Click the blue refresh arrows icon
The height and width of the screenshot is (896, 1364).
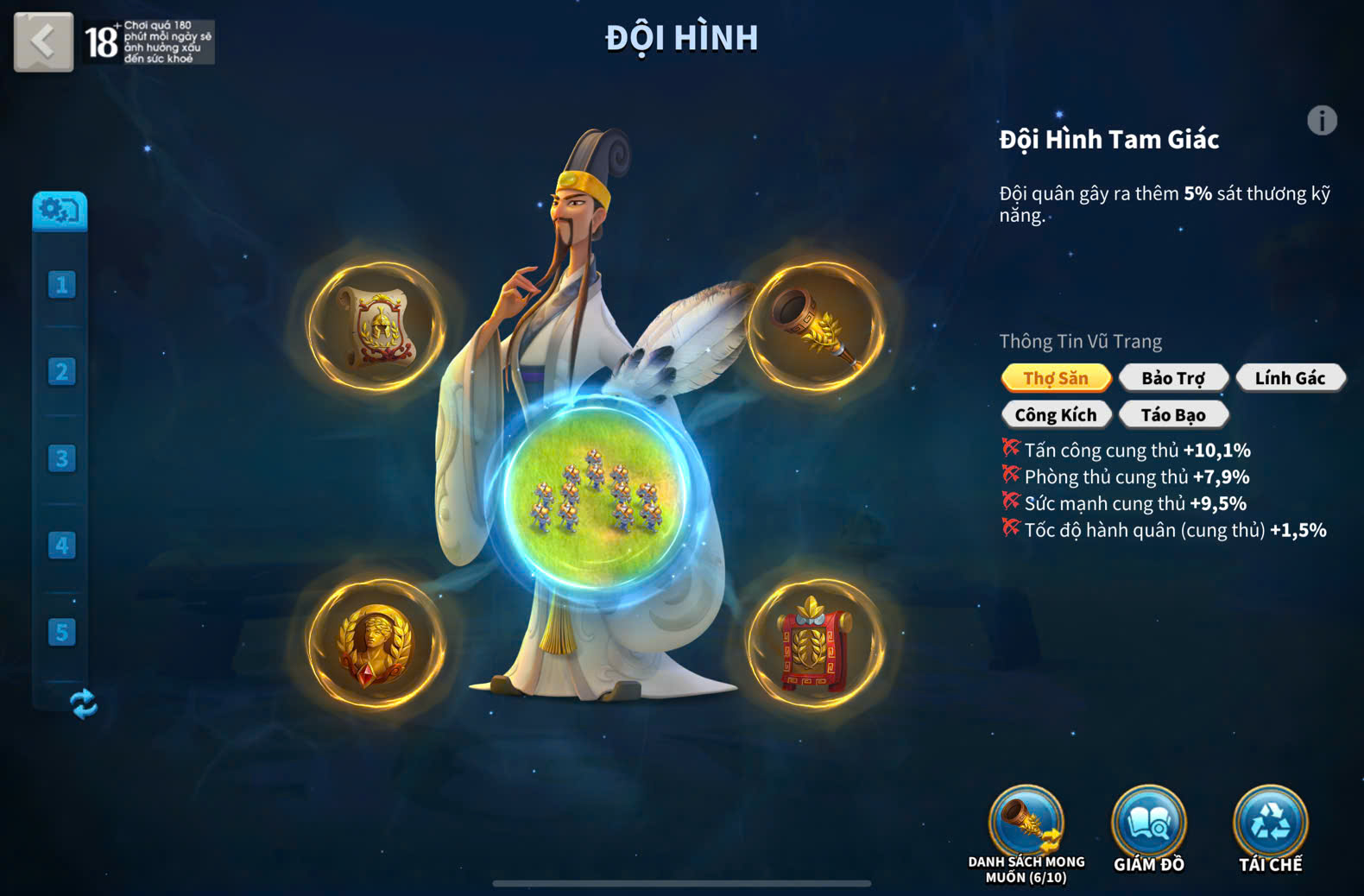pyautogui.click(x=83, y=704)
